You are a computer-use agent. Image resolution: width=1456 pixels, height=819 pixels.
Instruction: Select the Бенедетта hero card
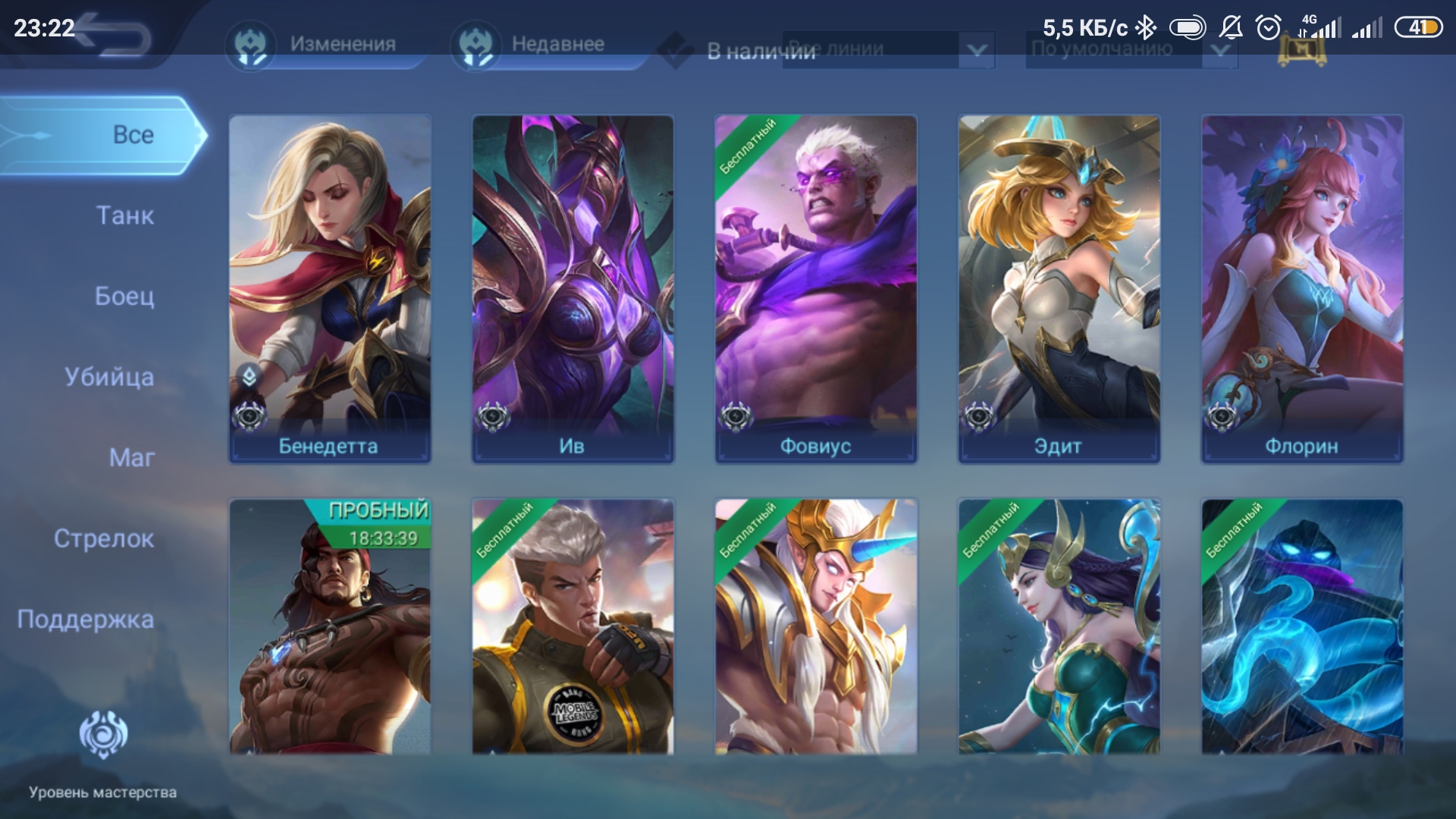click(x=330, y=288)
